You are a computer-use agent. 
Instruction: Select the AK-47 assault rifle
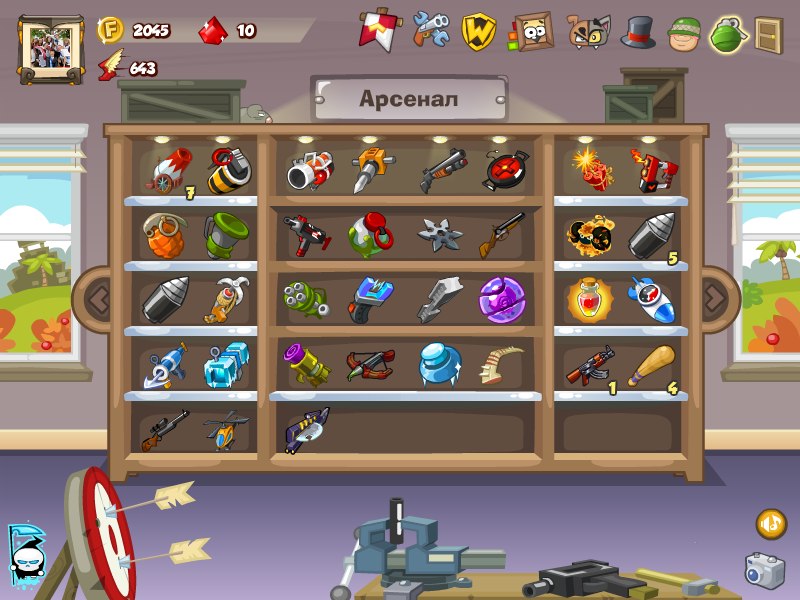tap(590, 368)
